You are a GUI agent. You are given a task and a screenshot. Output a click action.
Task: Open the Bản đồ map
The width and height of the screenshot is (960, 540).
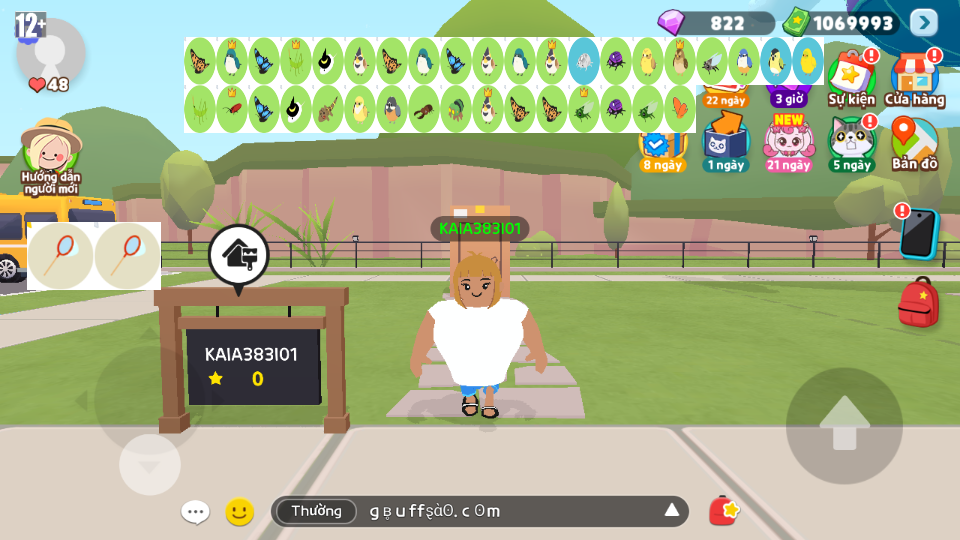pyautogui.click(x=914, y=143)
